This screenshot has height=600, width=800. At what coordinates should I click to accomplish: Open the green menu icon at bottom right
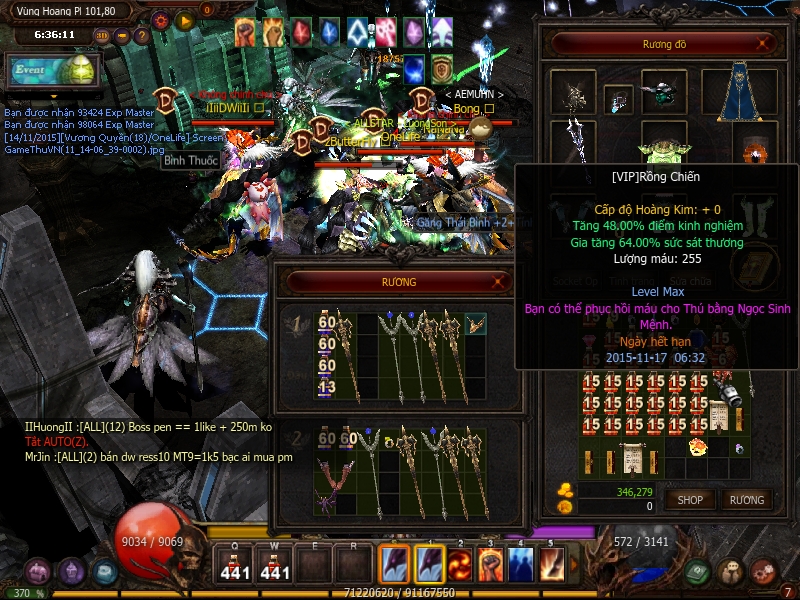pyautogui.click(x=699, y=572)
